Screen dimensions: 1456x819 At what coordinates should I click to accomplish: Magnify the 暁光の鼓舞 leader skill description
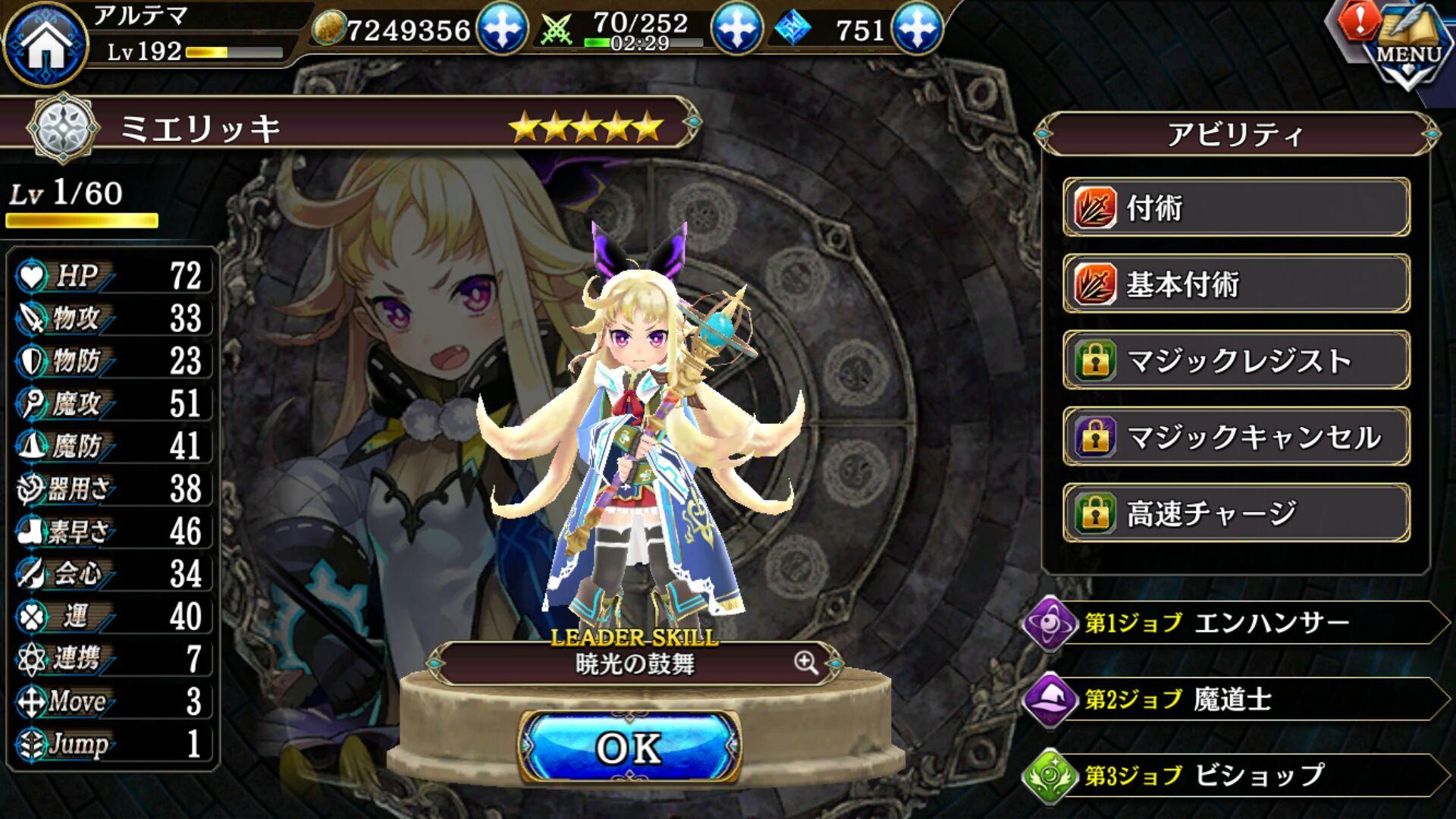tap(806, 664)
